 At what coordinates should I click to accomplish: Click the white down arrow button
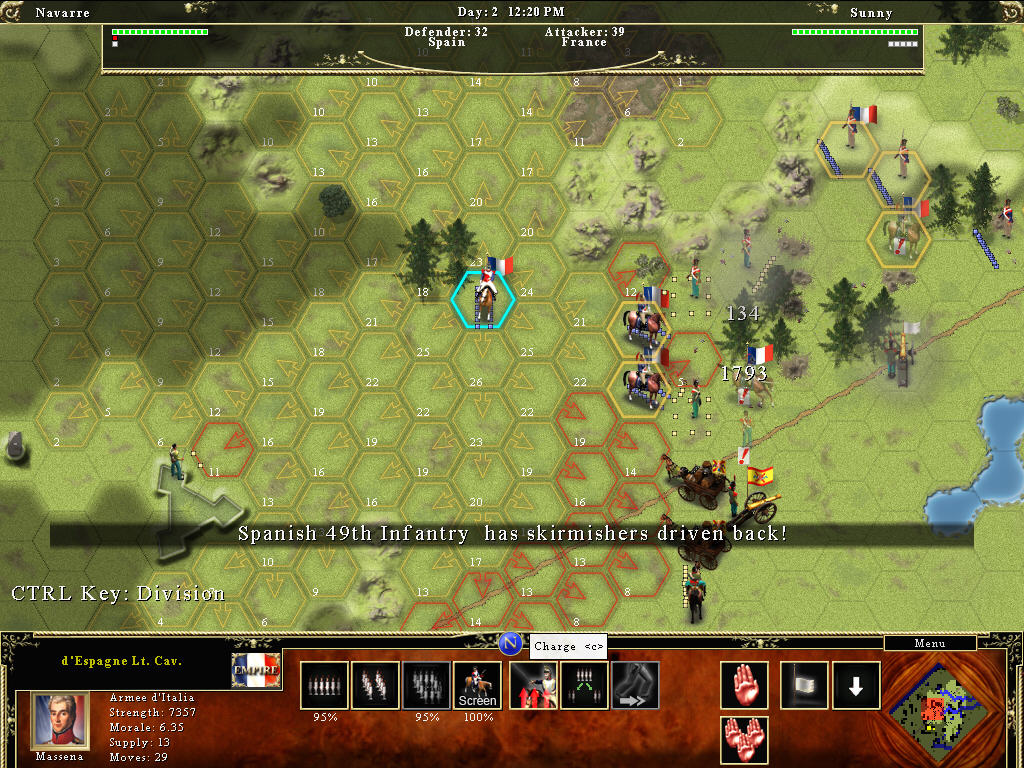pyautogui.click(x=856, y=685)
